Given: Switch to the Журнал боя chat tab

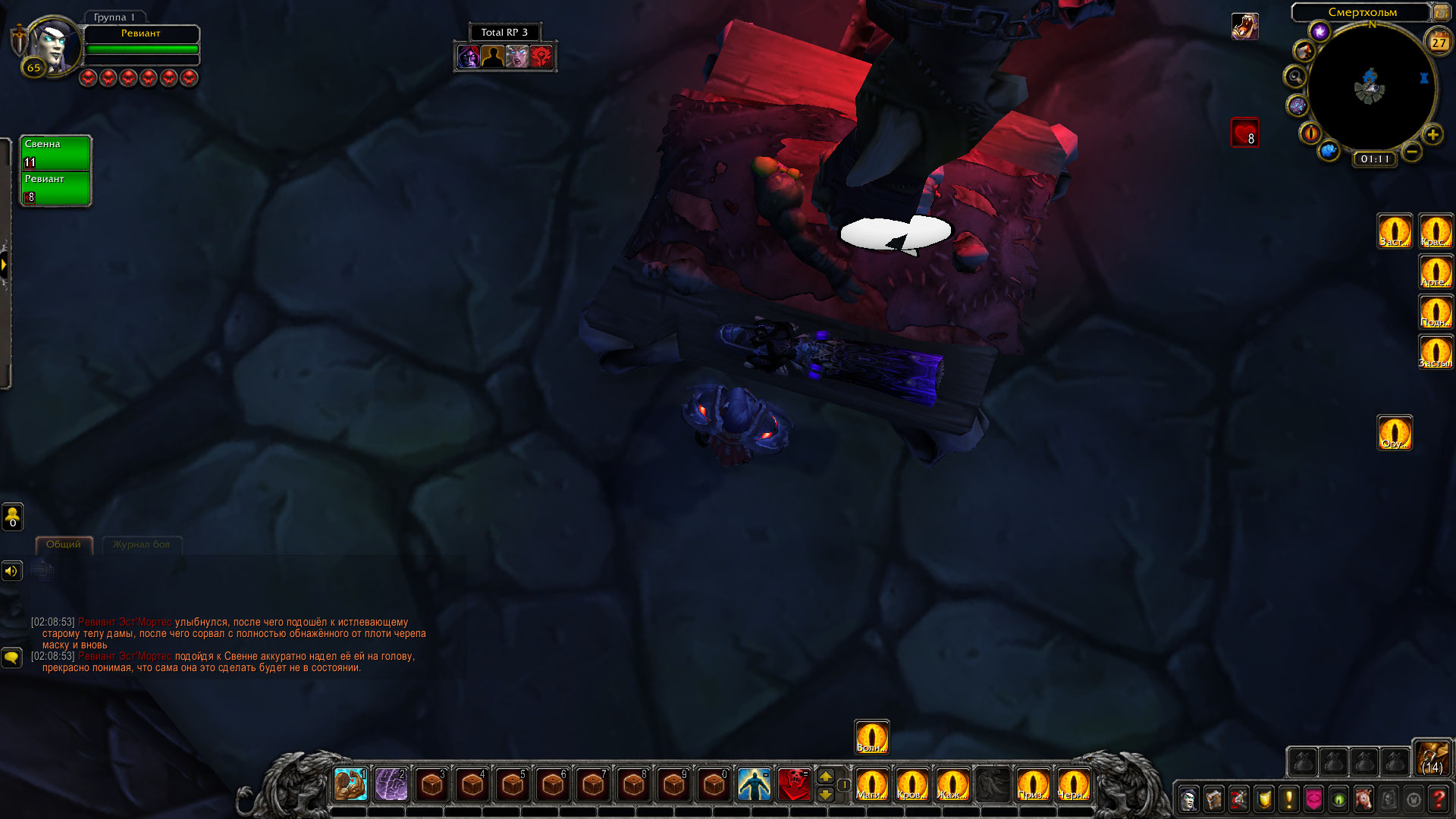Looking at the screenshot, I should pos(141,544).
